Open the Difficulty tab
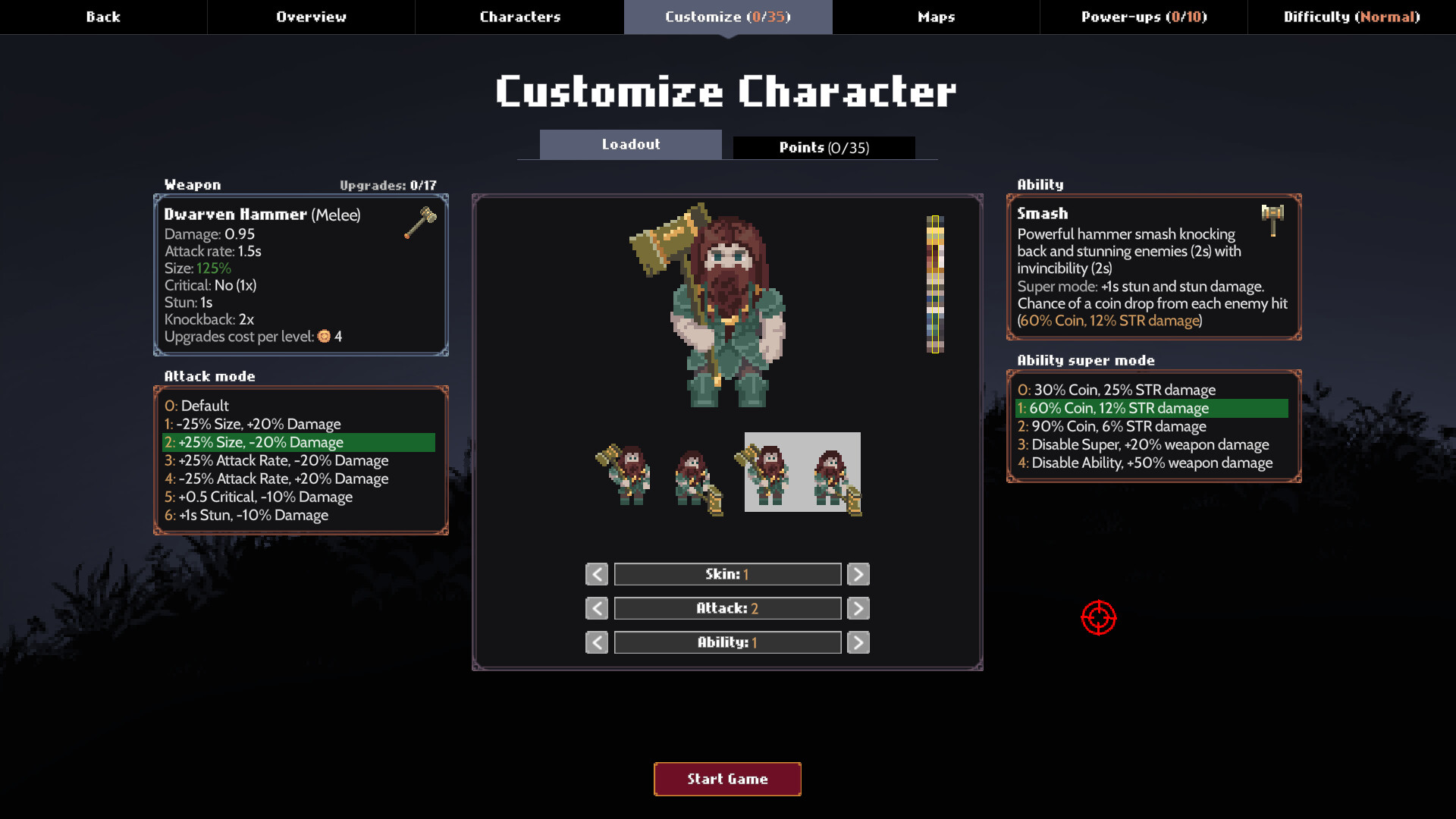Screen dimensions: 1456x819 tap(1351, 17)
